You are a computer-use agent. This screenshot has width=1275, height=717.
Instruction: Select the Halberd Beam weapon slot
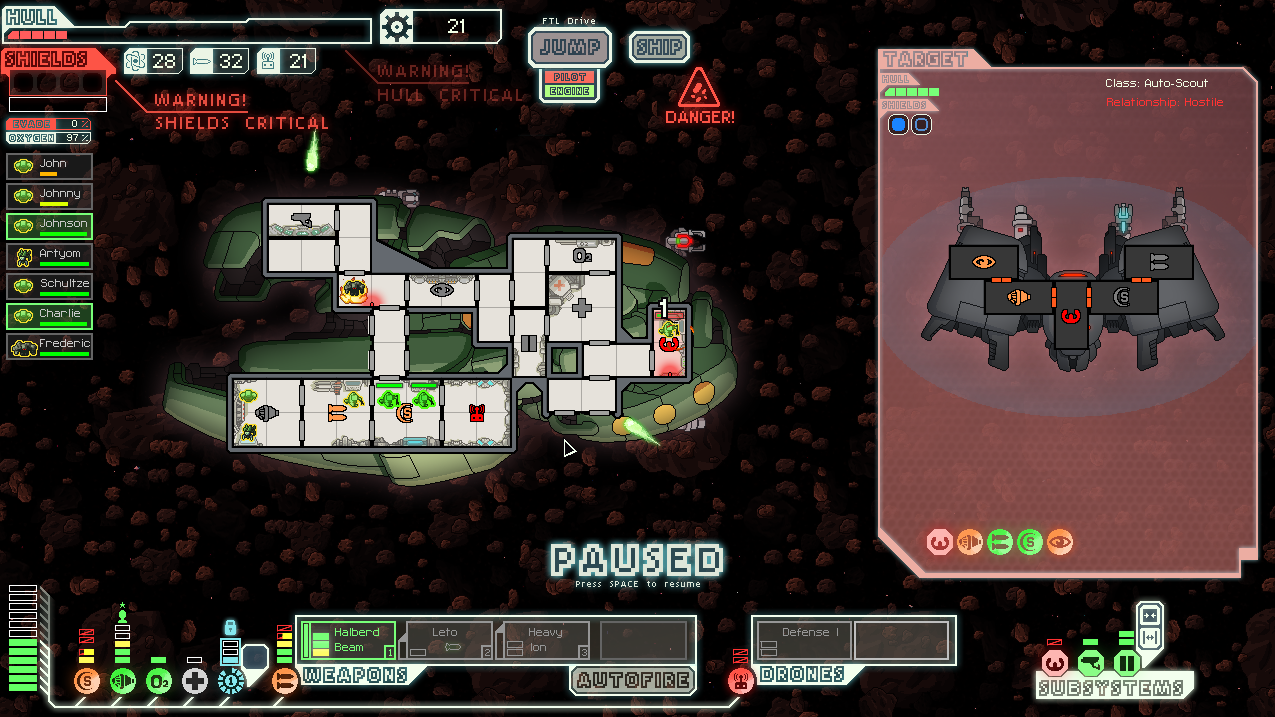[x=349, y=640]
